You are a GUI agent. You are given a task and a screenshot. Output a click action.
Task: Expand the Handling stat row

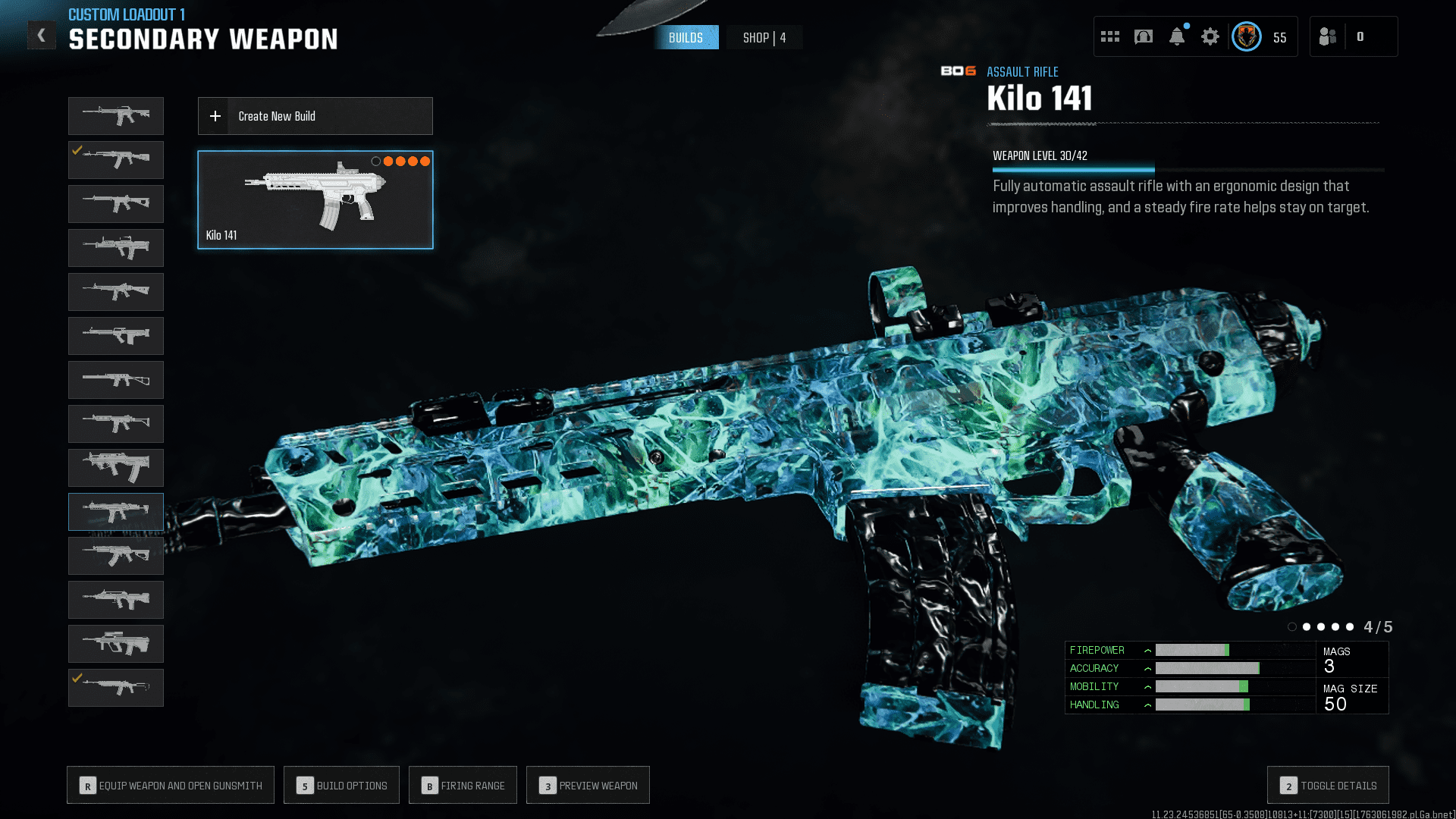[x=1148, y=705]
